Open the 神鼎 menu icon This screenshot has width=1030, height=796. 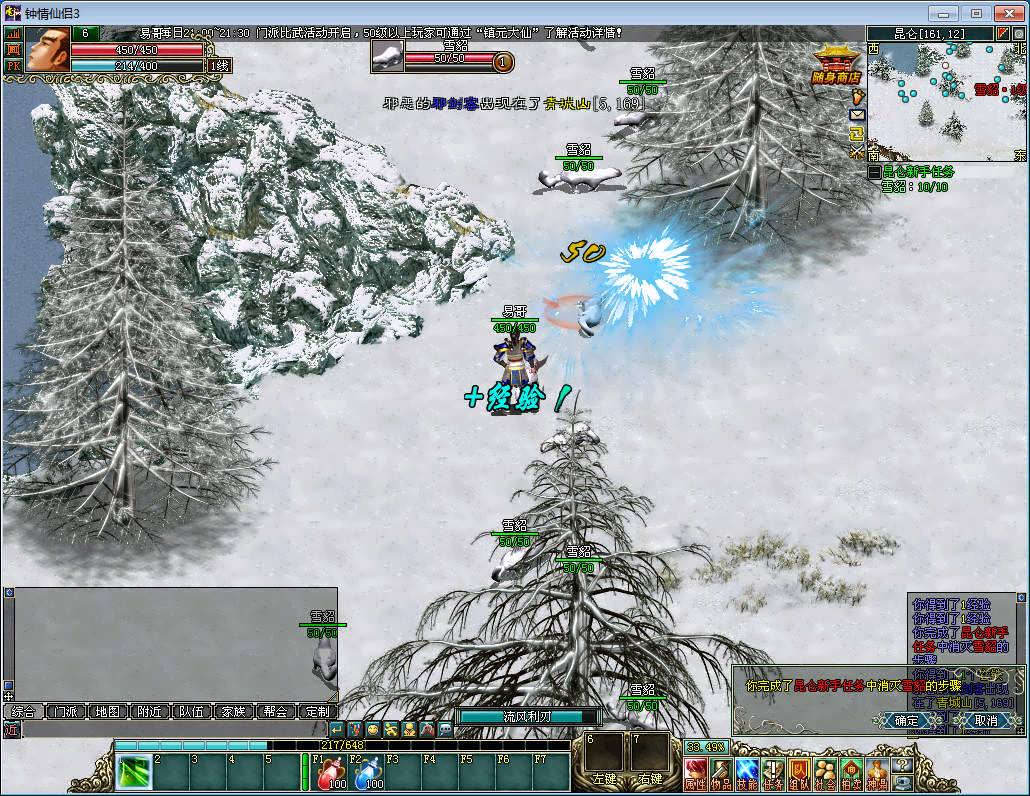coord(877,773)
